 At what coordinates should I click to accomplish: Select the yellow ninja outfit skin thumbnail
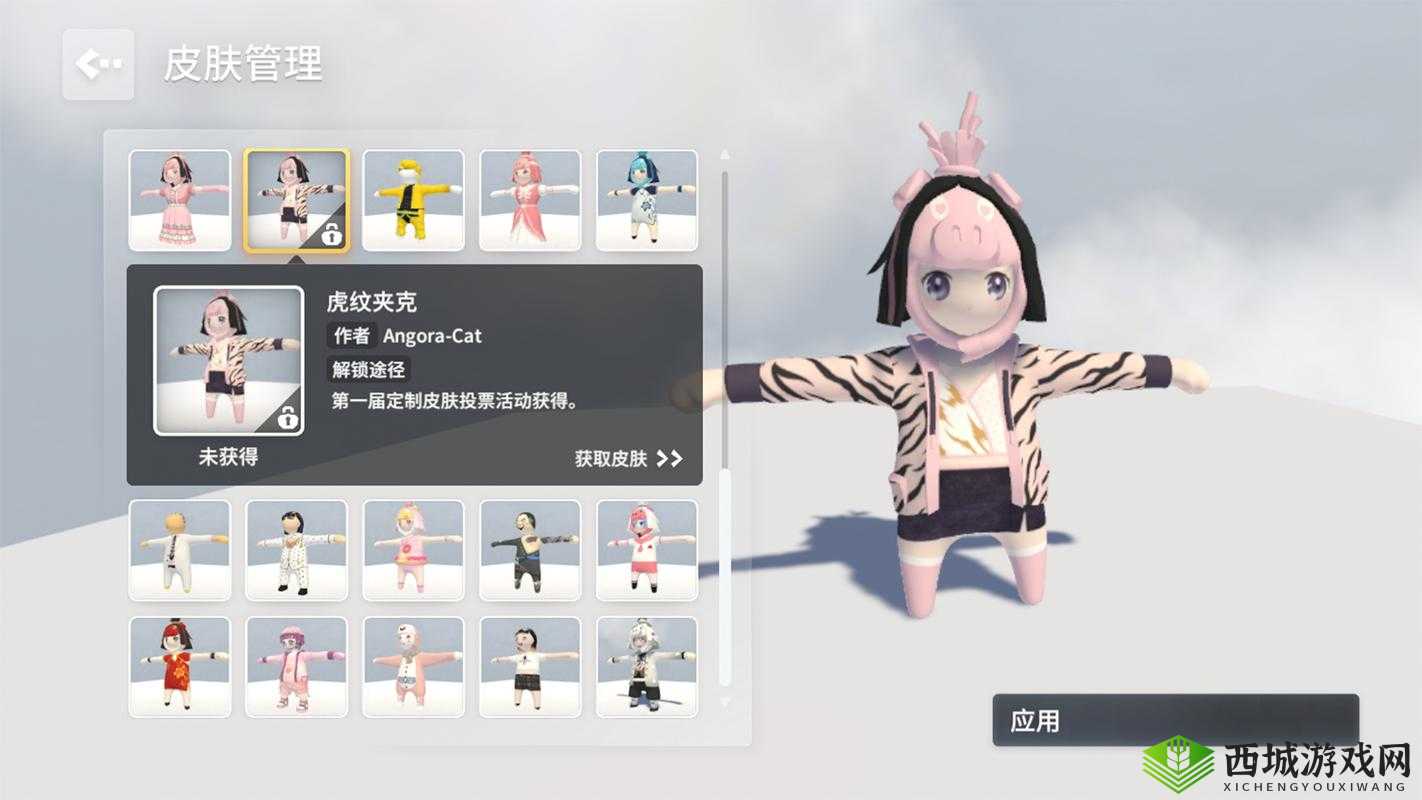(414, 198)
